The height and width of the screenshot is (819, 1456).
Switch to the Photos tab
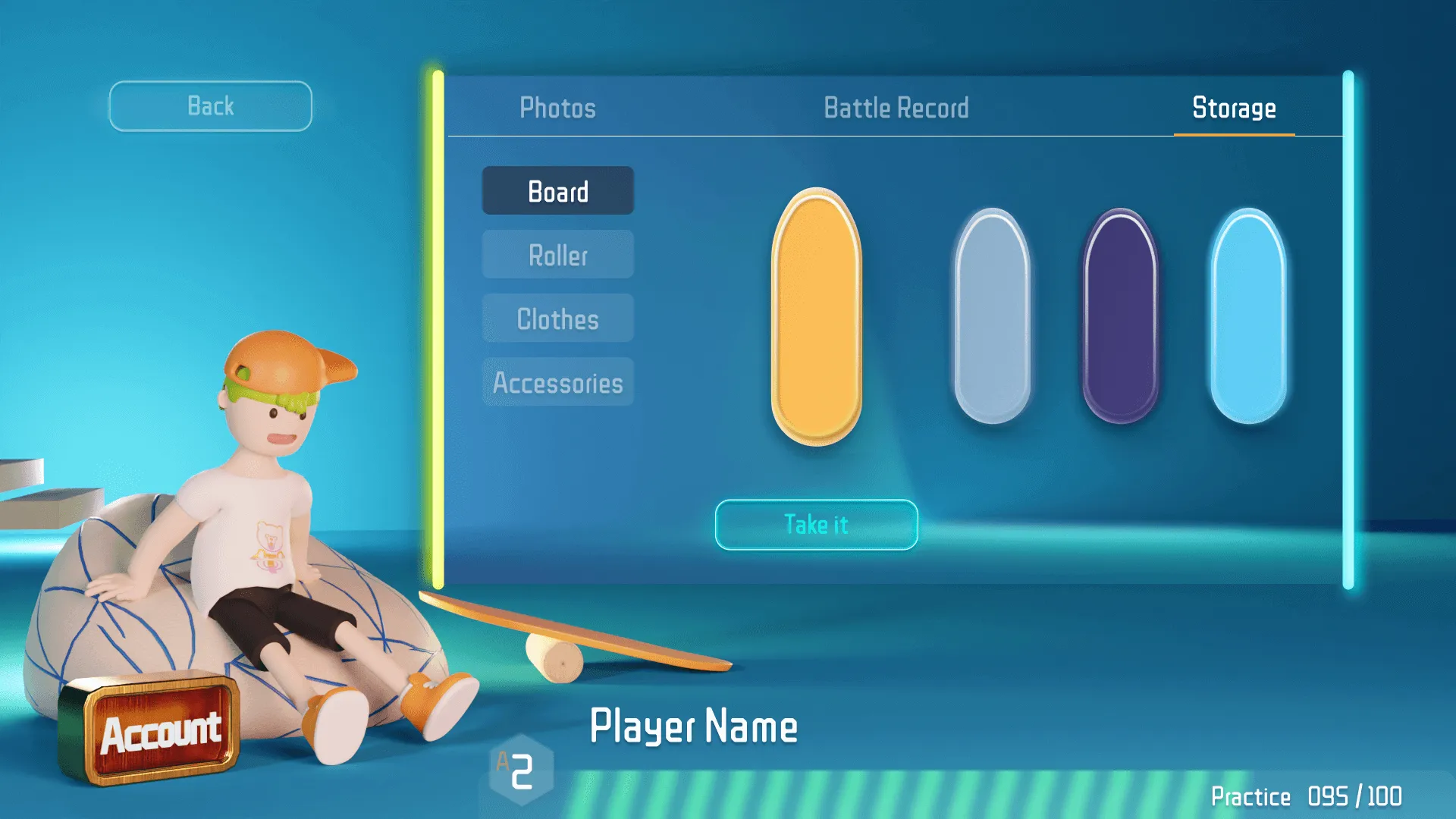point(558,108)
